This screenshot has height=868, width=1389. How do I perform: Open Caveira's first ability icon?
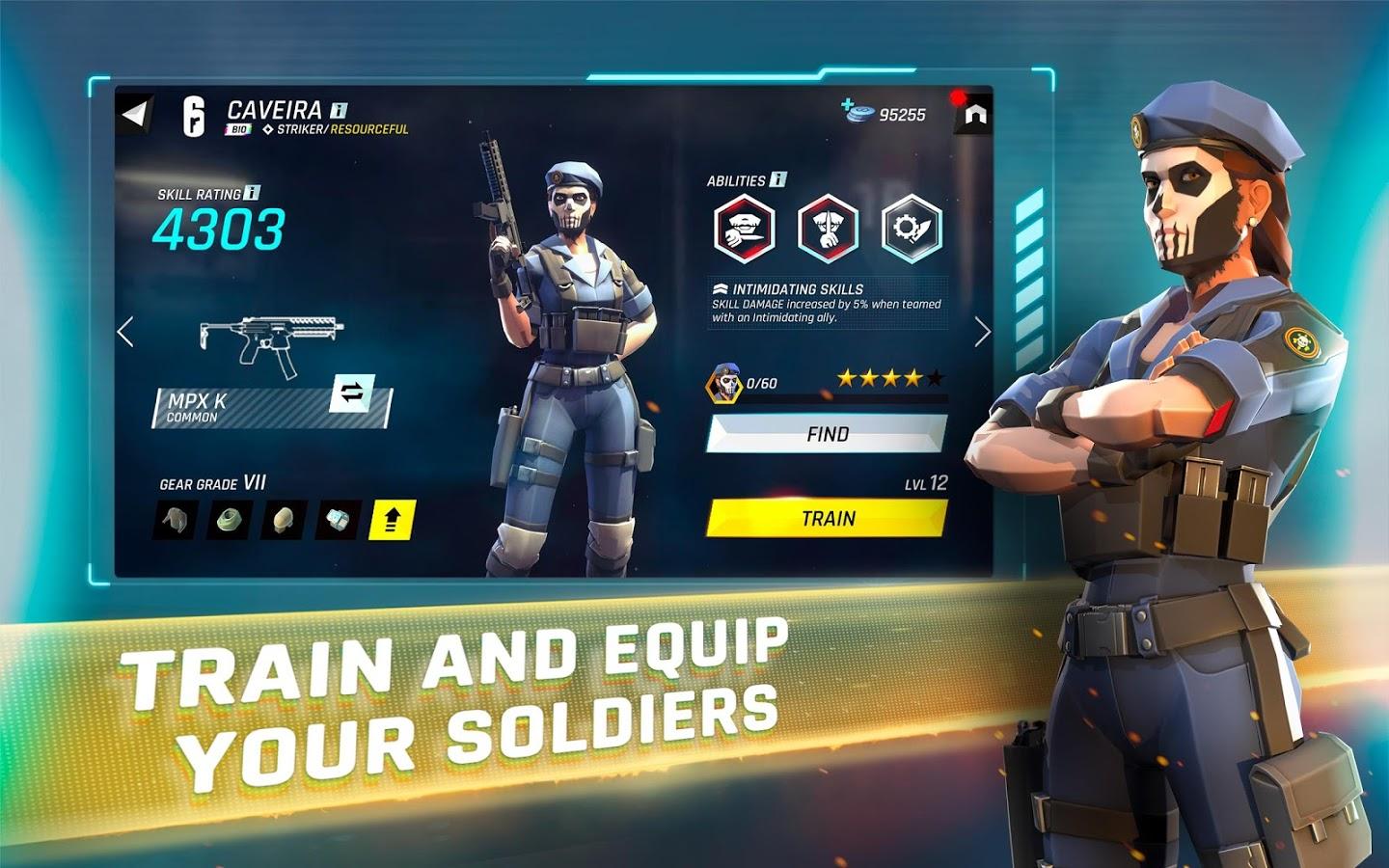(x=744, y=228)
